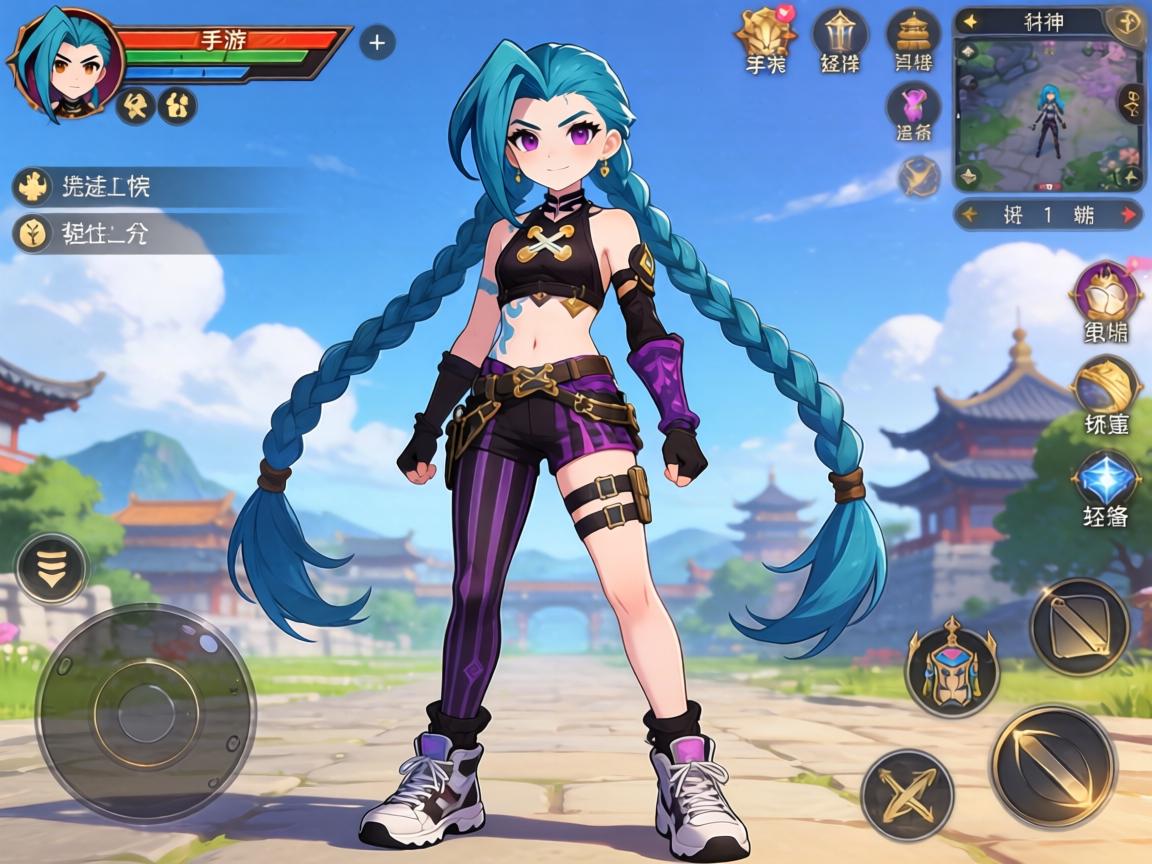Open the golden pagoda menu icon
The width and height of the screenshot is (1152, 864).
point(912,36)
